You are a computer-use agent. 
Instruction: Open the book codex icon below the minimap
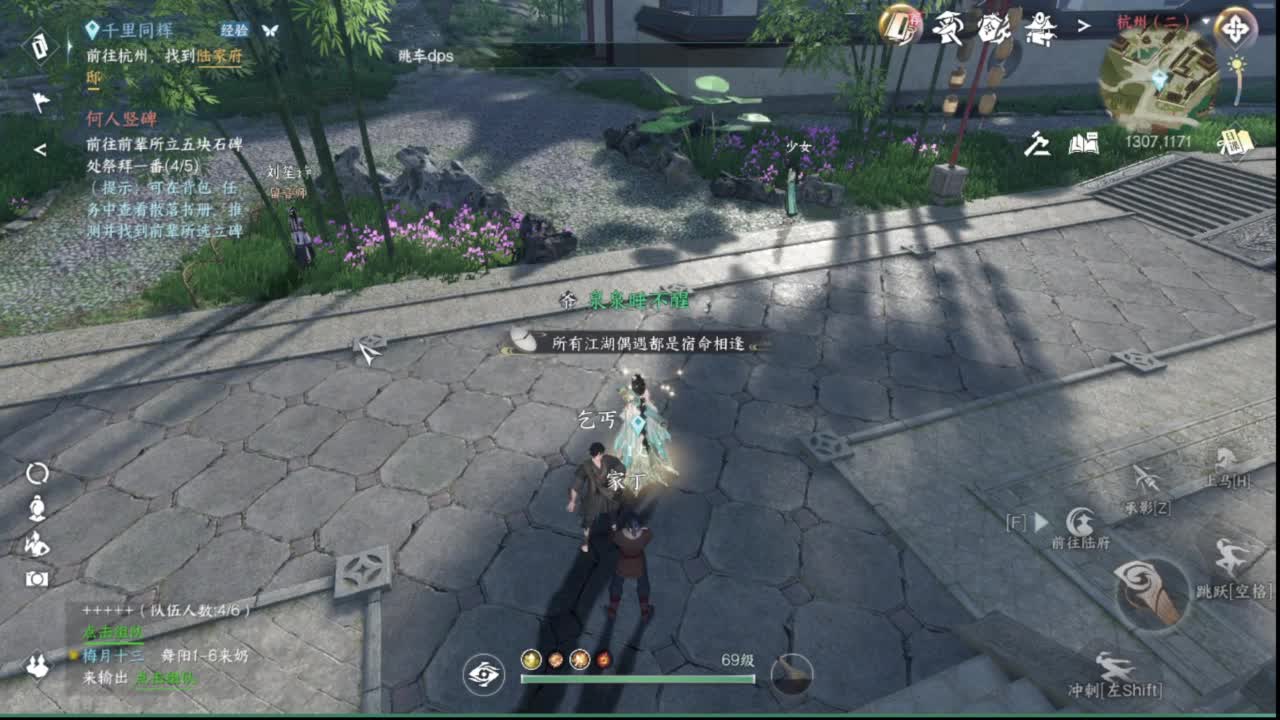[1083, 144]
